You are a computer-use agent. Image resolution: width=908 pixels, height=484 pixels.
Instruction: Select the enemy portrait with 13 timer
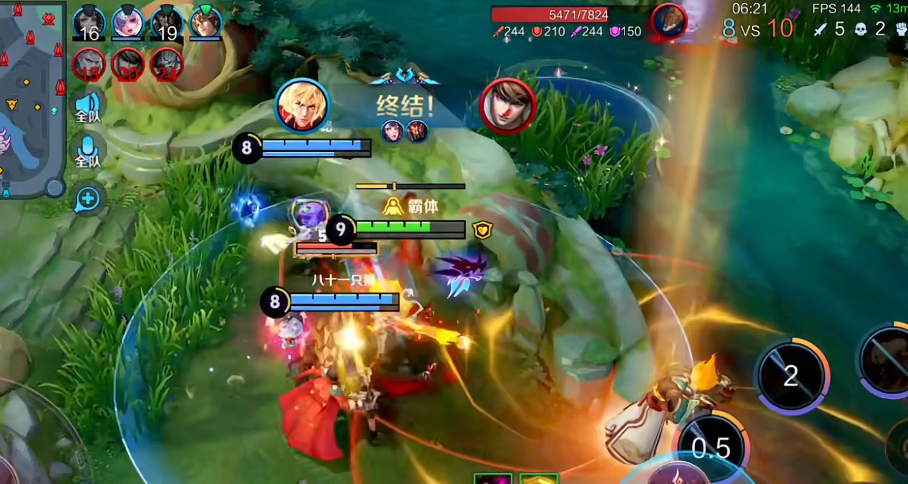click(x=89, y=65)
